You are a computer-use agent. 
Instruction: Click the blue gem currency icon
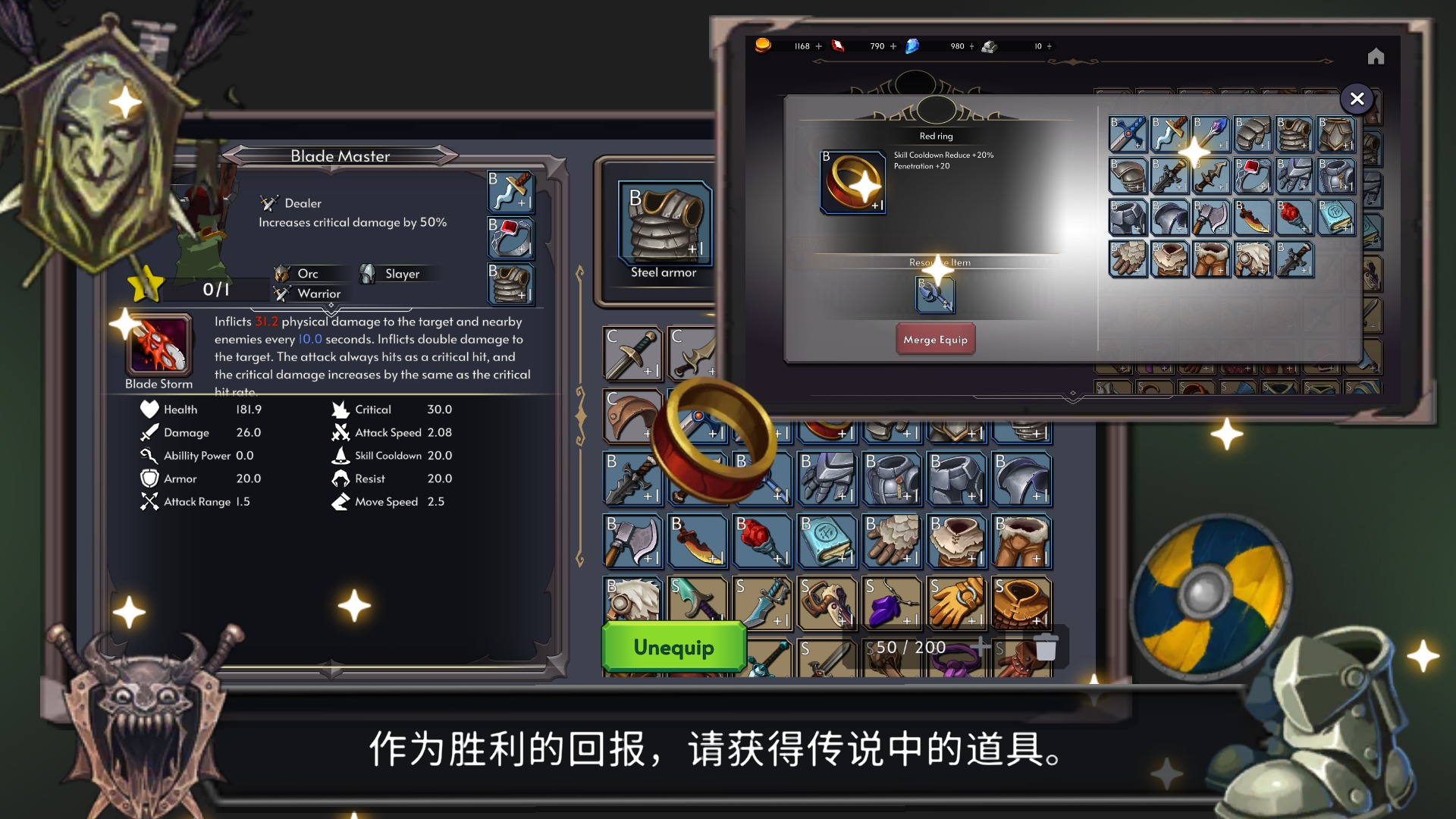point(912,46)
